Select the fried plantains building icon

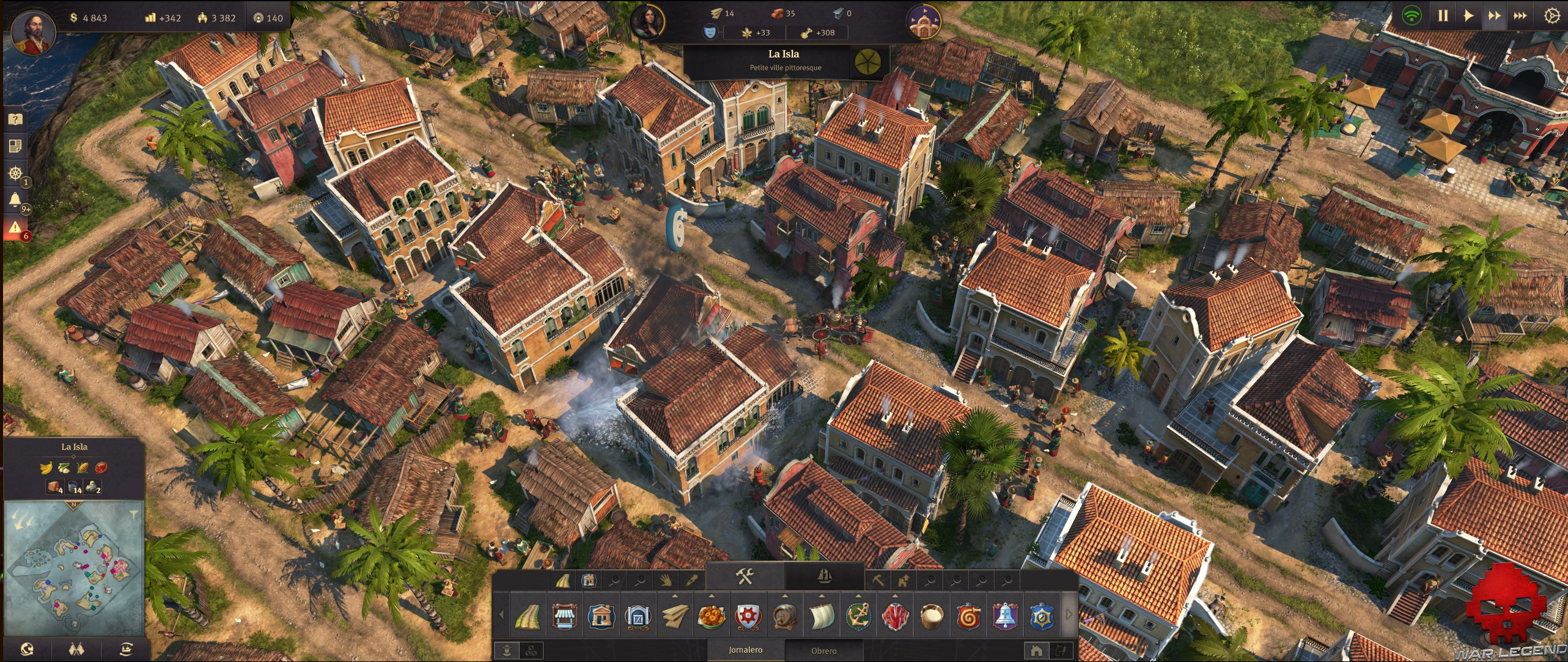(x=712, y=616)
